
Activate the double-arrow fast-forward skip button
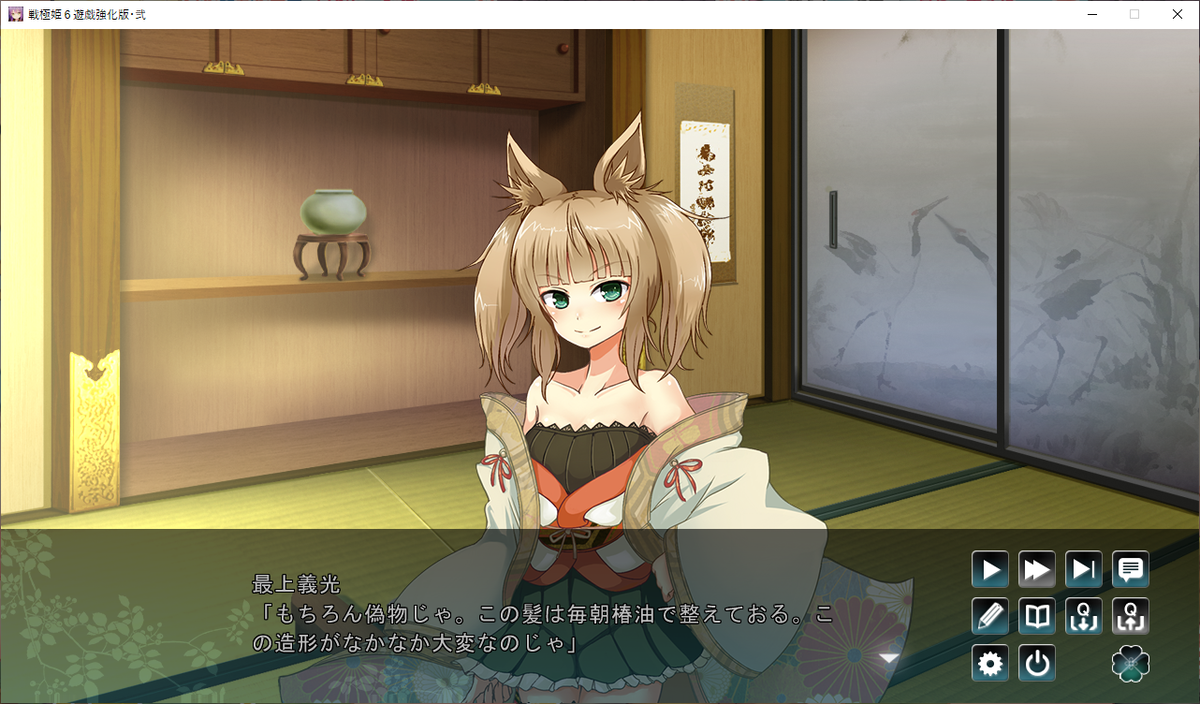pos(1037,570)
